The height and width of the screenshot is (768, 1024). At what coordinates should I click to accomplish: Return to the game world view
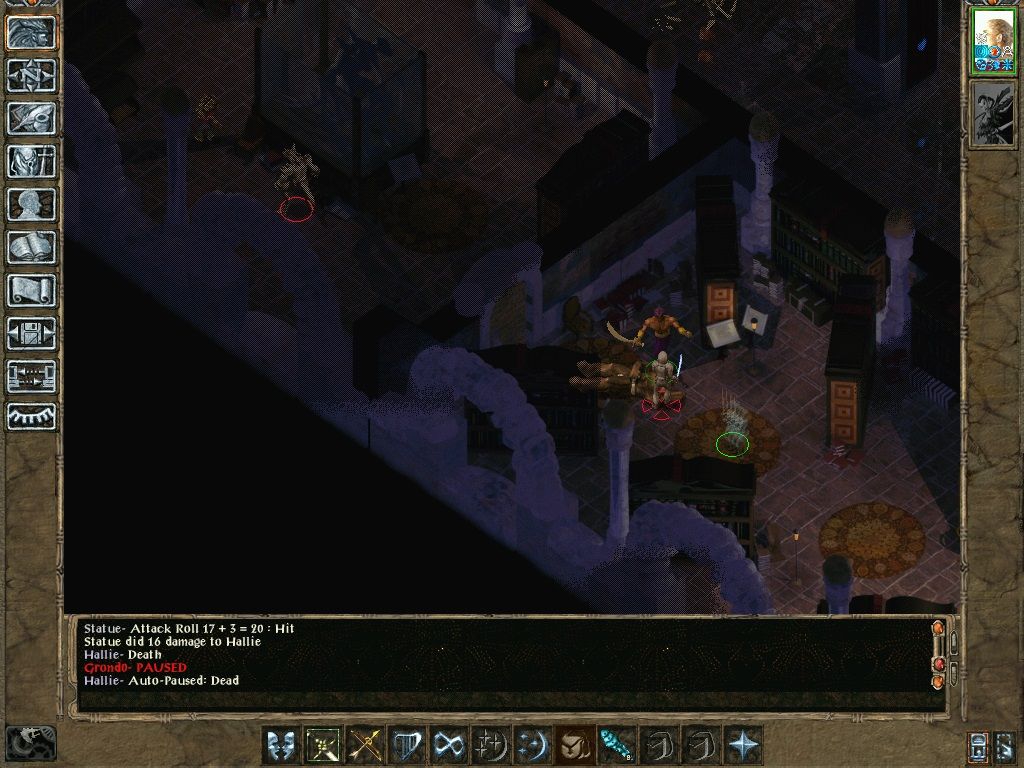(x=31, y=33)
